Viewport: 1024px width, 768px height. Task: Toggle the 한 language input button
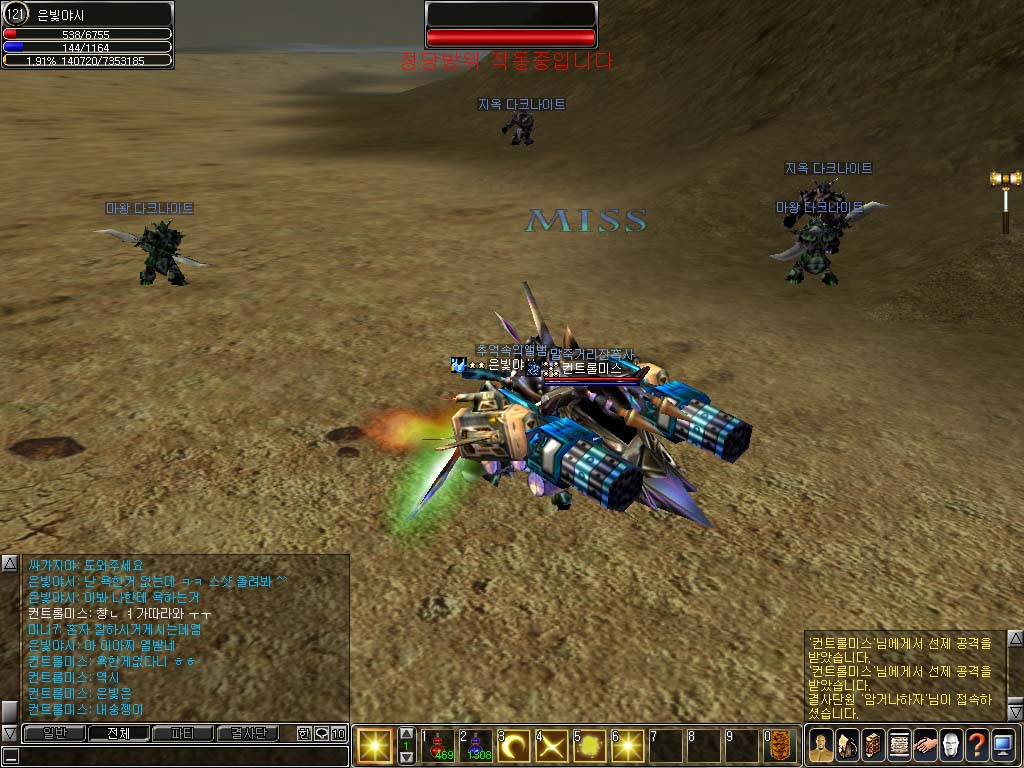click(x=304, y=733)
